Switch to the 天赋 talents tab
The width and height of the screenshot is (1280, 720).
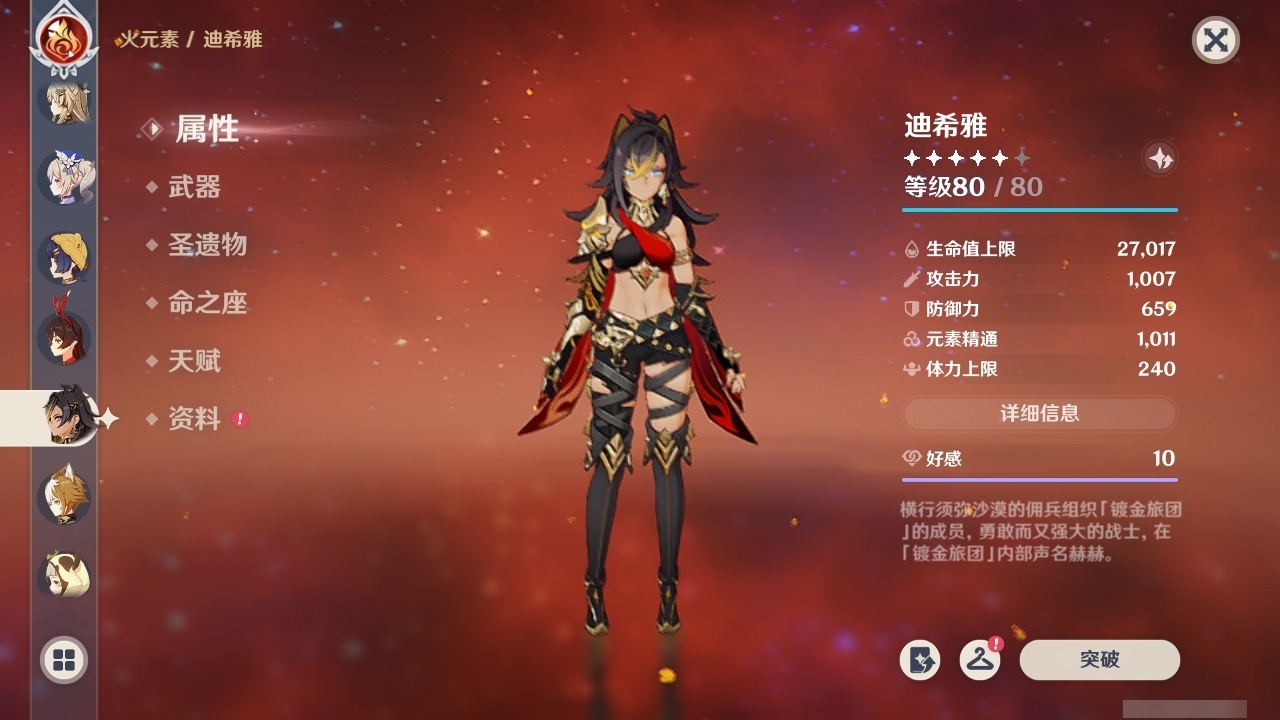point(194,362)
